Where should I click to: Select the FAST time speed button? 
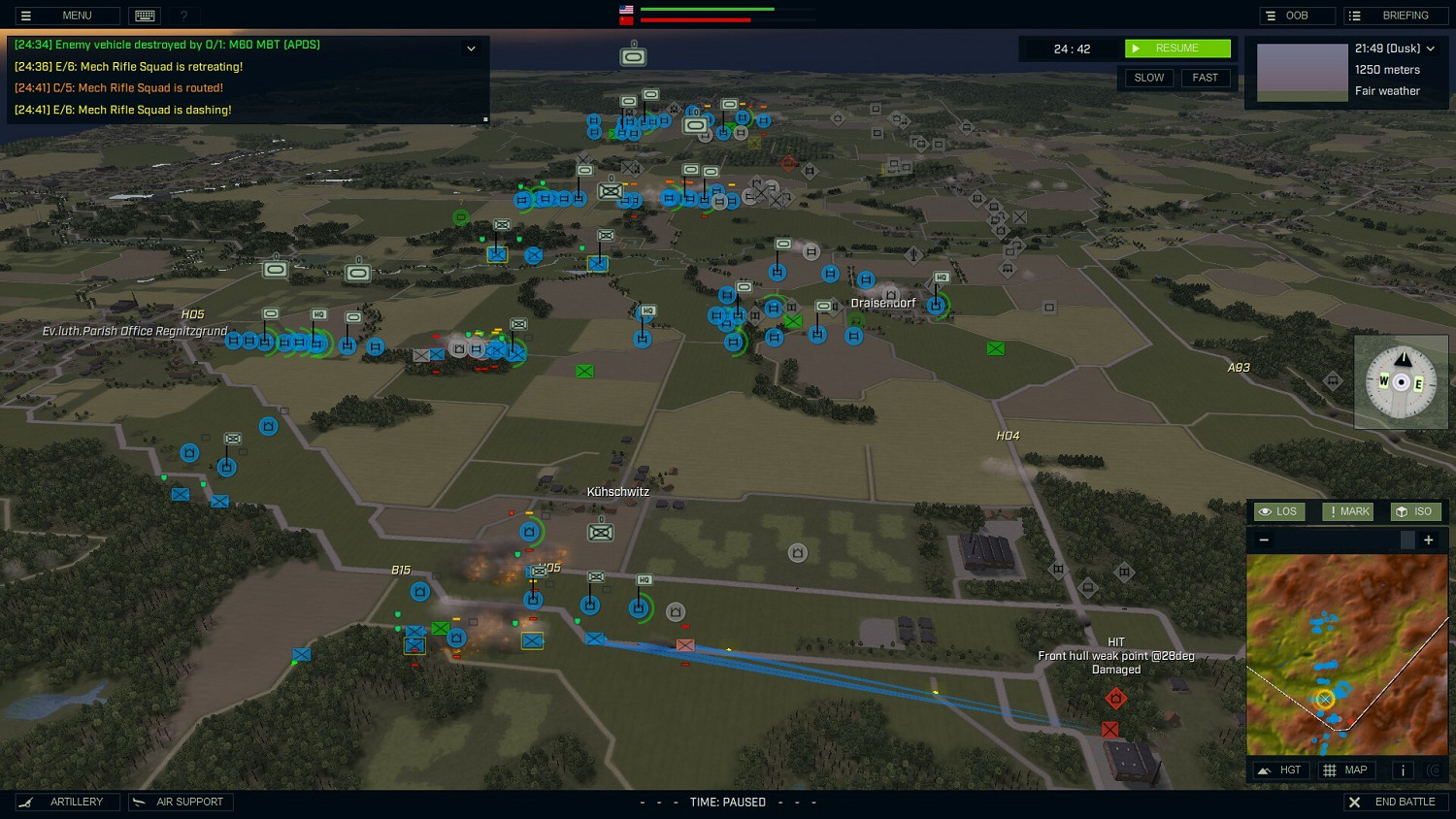point(1206,78)
